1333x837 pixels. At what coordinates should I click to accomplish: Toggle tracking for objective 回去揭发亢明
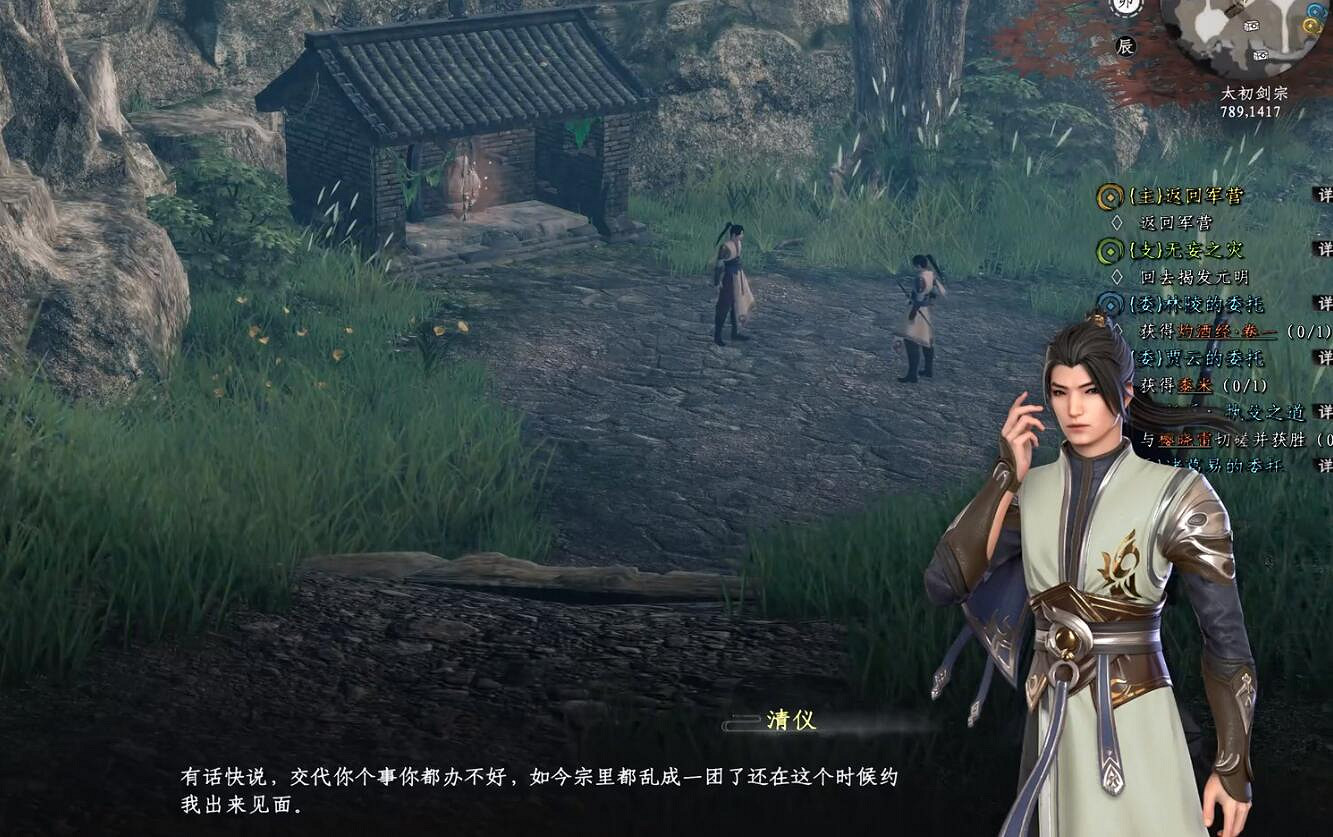pos(1116,277)
